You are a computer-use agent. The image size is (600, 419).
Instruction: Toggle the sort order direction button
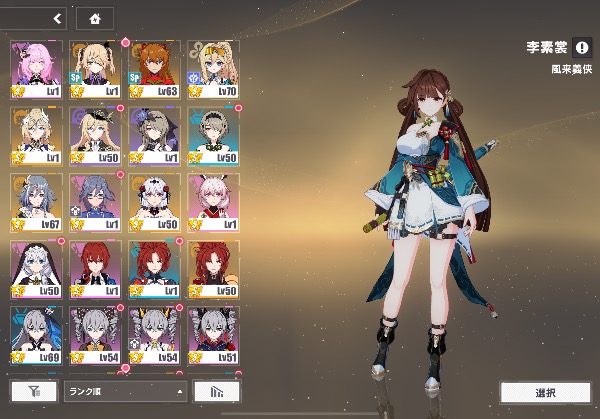click(x=209, y=391)
